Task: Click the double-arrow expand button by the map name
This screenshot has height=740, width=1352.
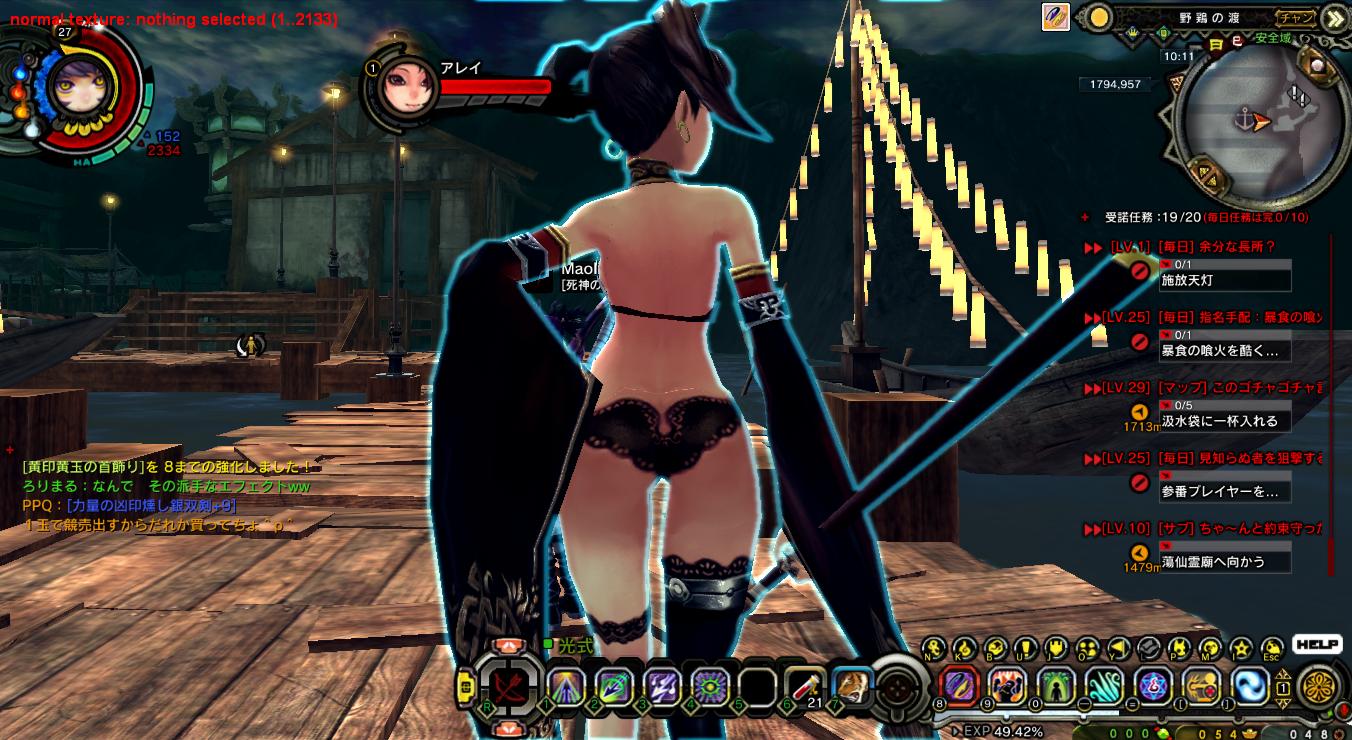Action: [x=1333, y=18]
